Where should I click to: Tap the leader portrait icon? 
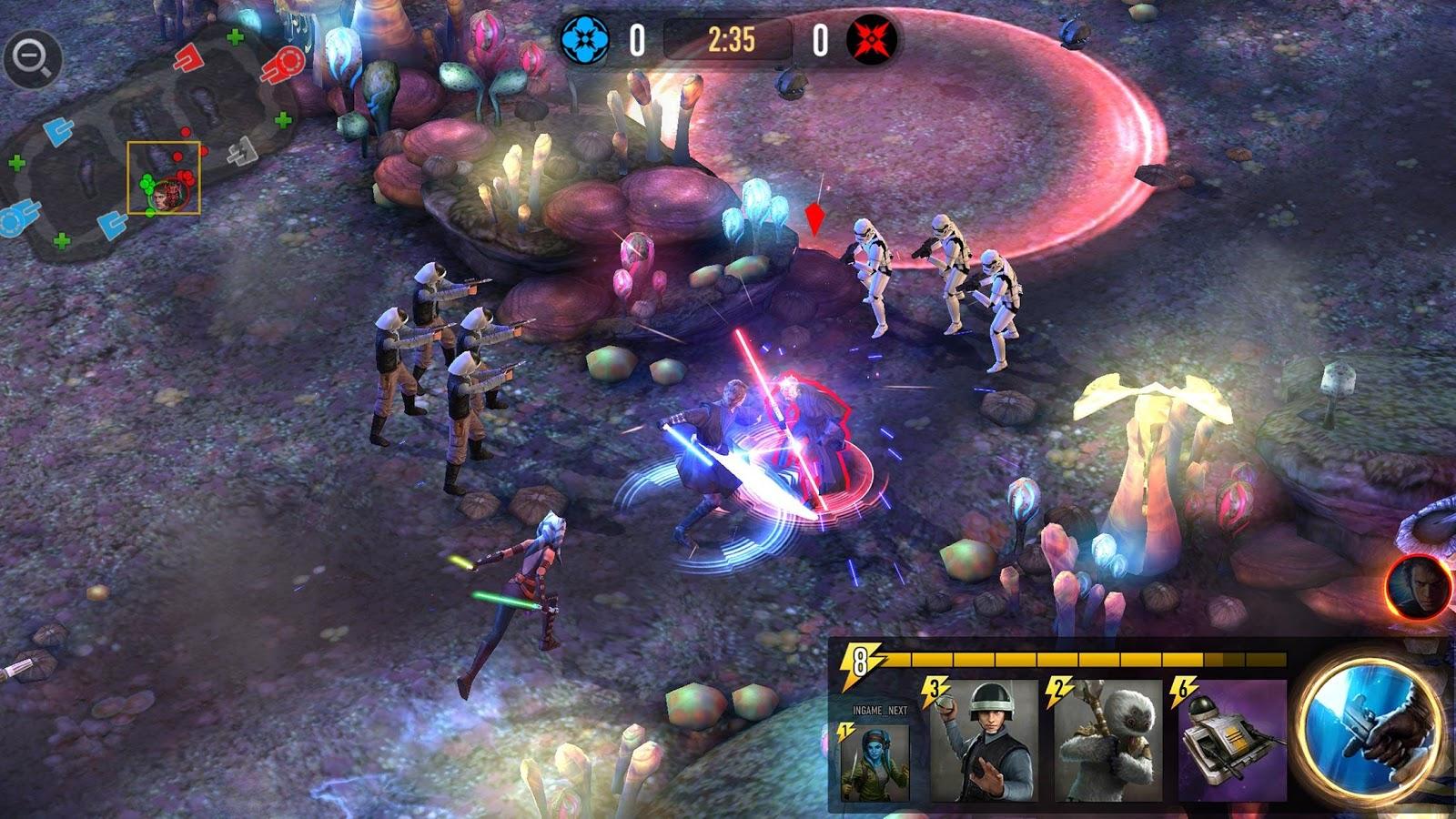click(1417, 588)
